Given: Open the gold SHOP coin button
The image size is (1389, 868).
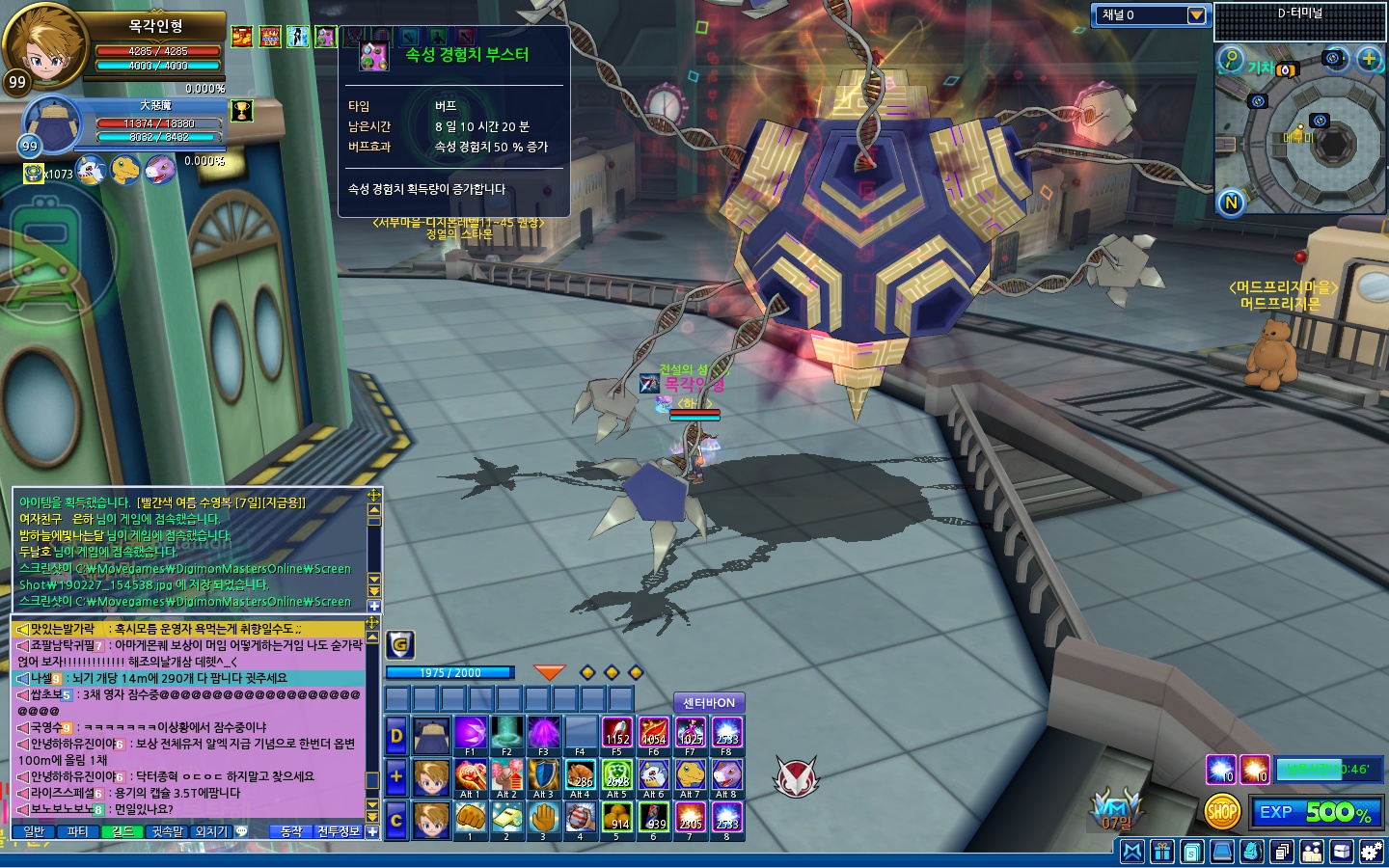Looking at the screenshot, I should pos(1222,812).
